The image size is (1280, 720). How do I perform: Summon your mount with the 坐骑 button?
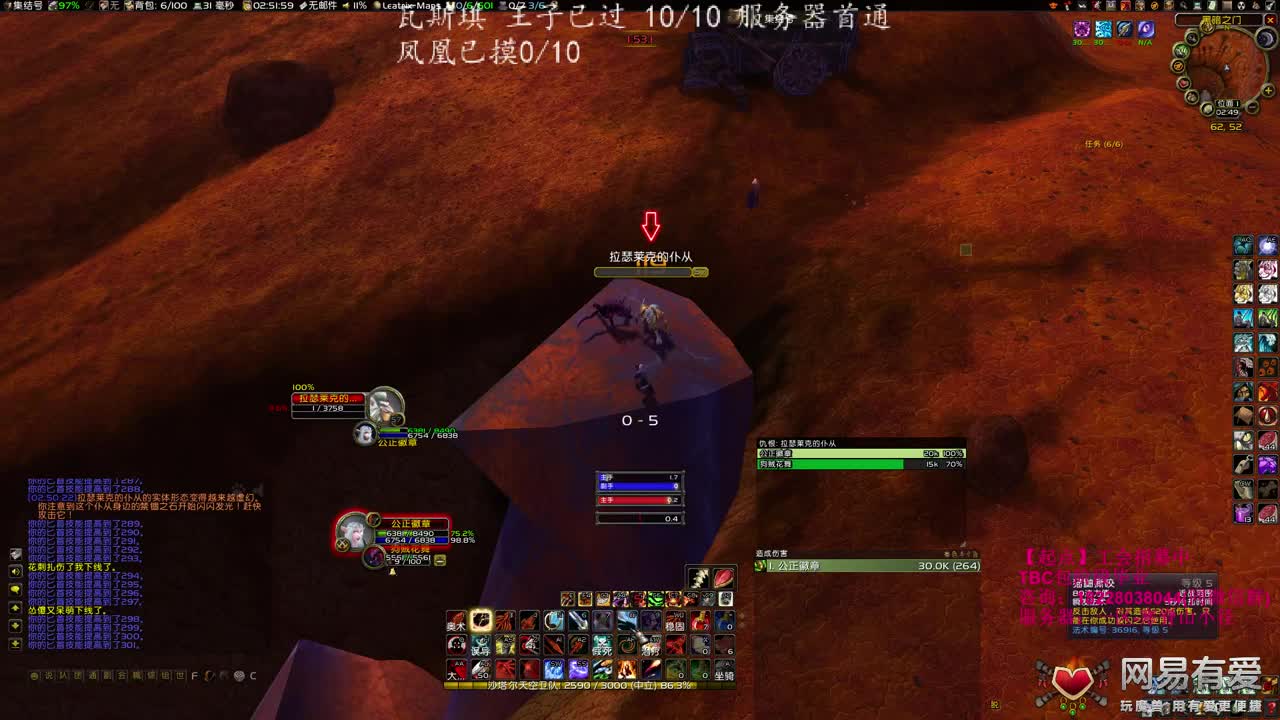pos(726,673)
